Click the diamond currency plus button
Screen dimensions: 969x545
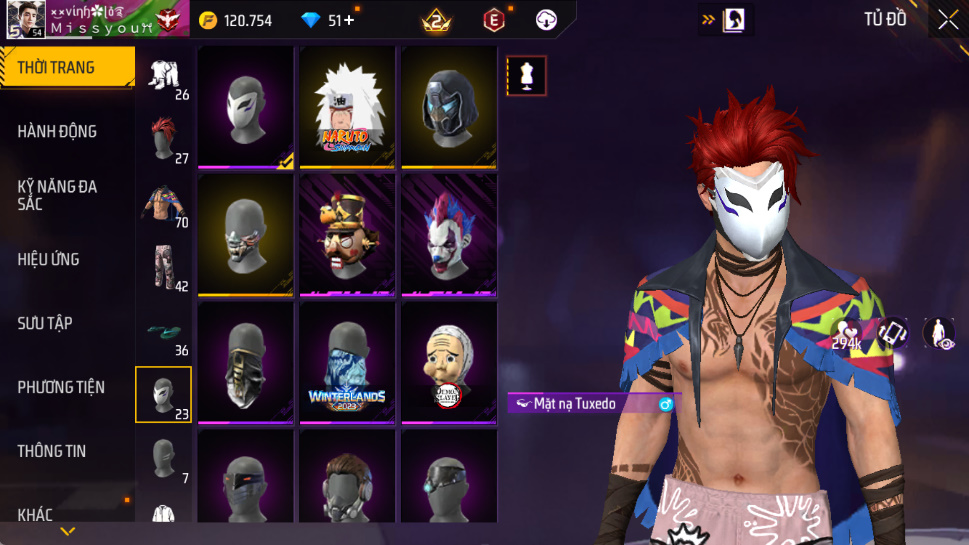coord(349,20)
